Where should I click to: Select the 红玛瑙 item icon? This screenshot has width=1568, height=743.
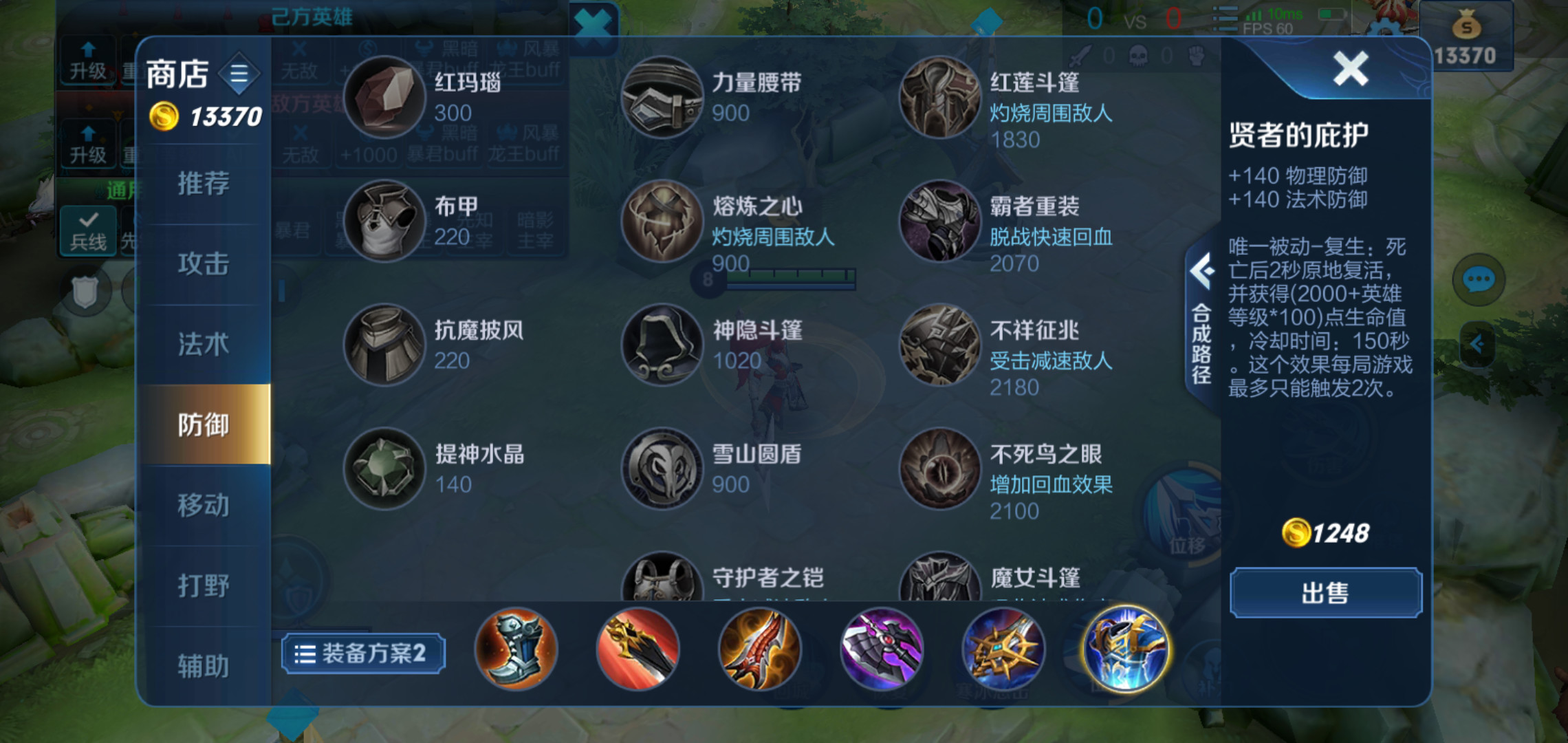pos(384,96)
